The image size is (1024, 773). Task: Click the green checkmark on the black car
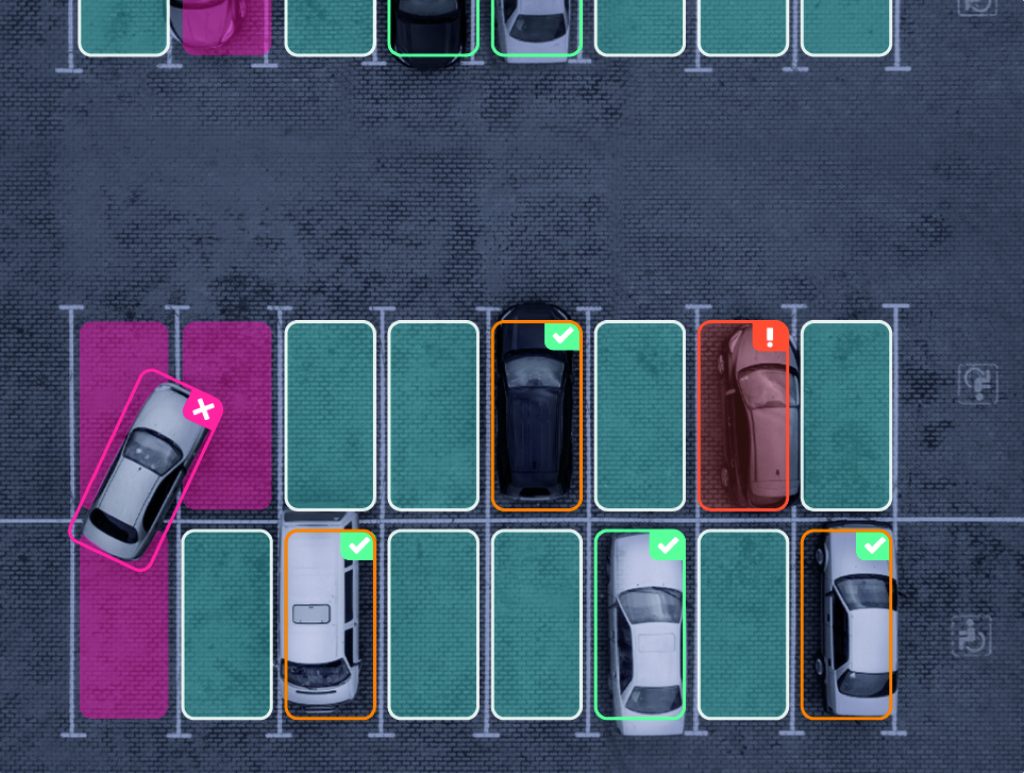tap(563, 336)
